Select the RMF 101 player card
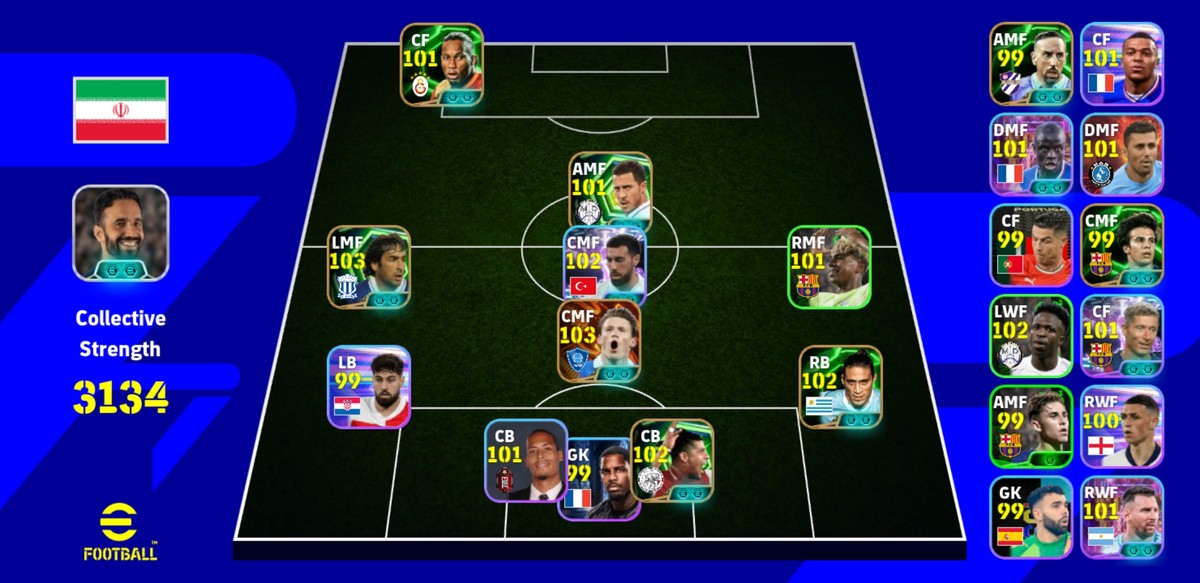 829,266
